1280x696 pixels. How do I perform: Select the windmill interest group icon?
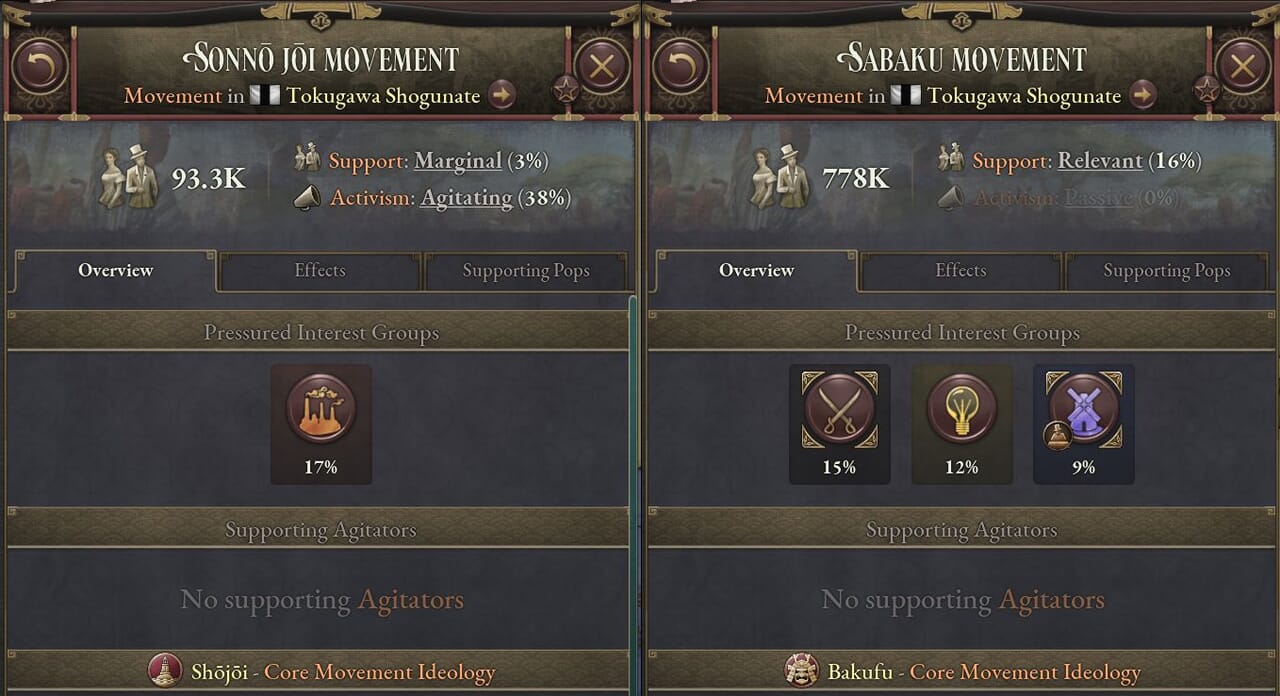pyautogui.click(x=1084, y=410)
